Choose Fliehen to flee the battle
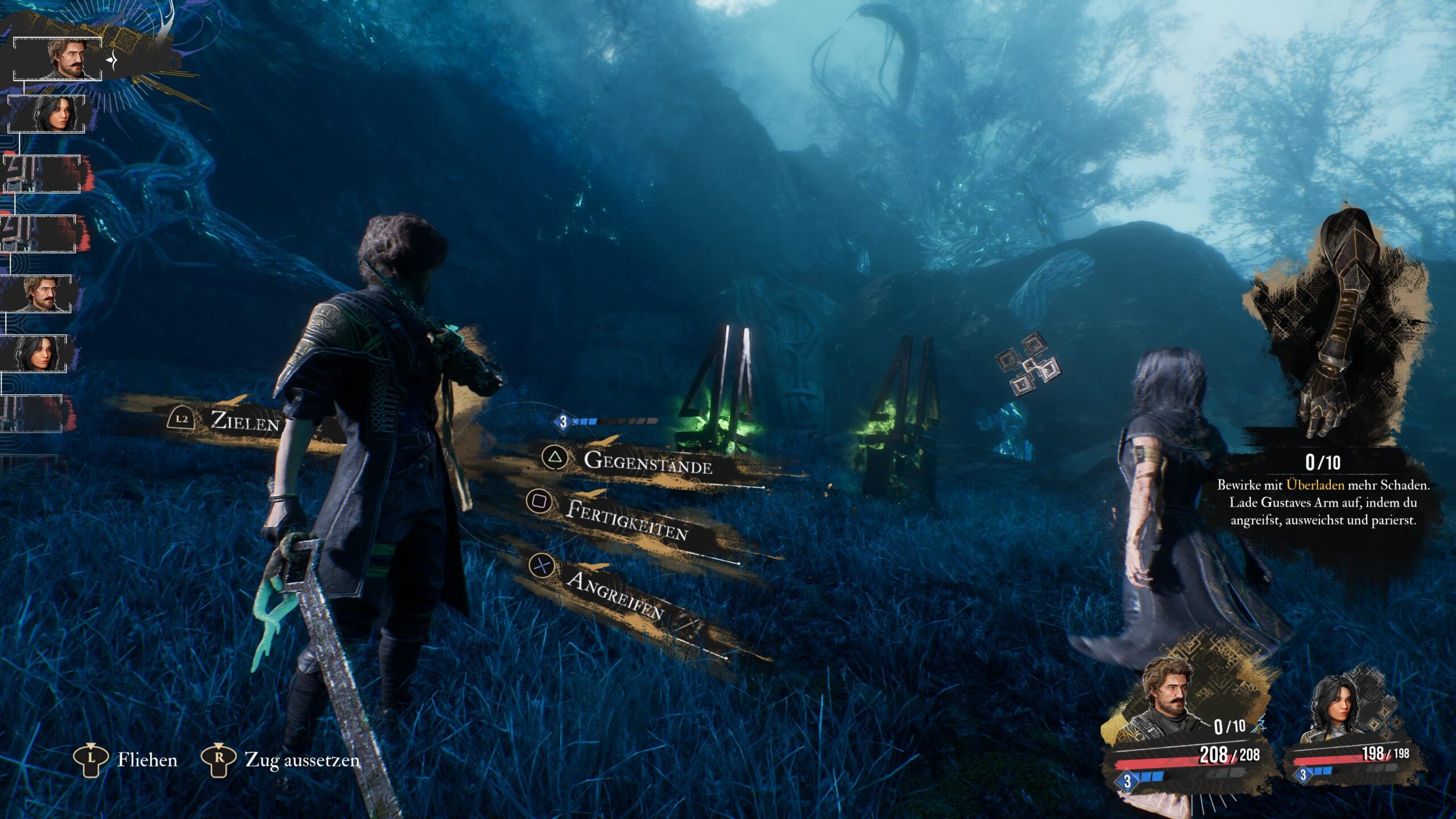 [x=147, y=760]
